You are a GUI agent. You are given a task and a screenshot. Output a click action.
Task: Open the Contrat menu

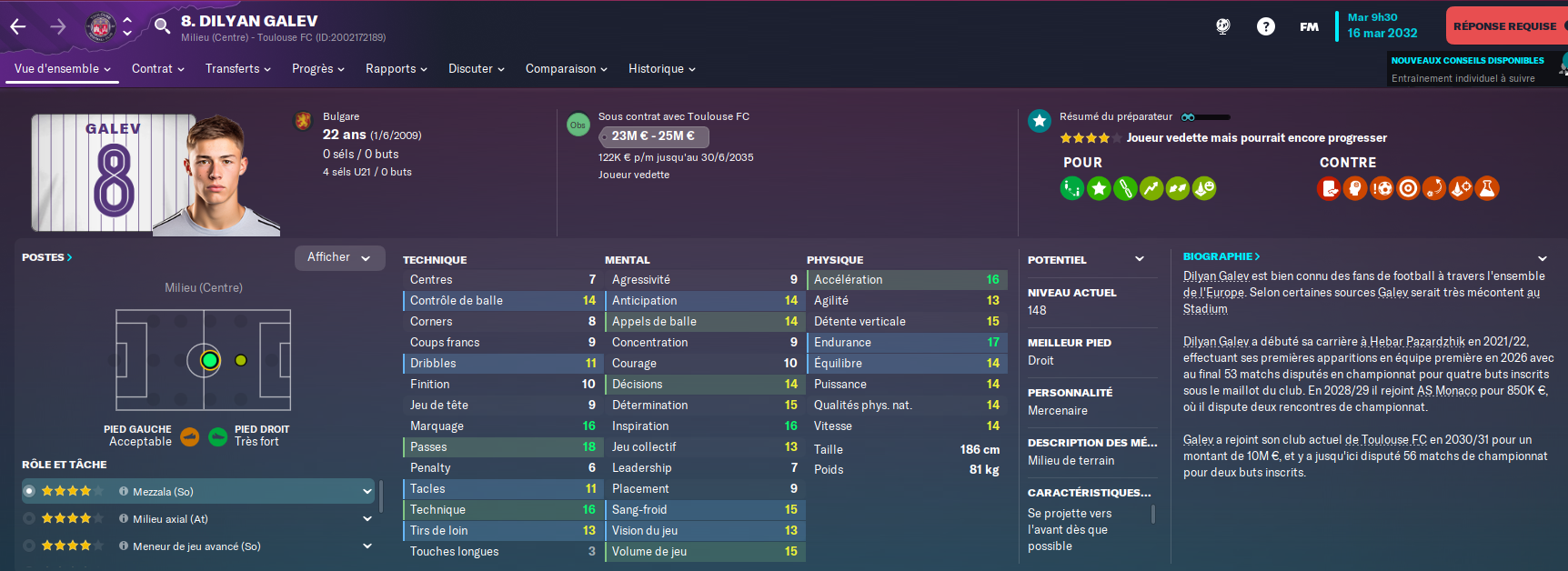[x=157, y=69]
